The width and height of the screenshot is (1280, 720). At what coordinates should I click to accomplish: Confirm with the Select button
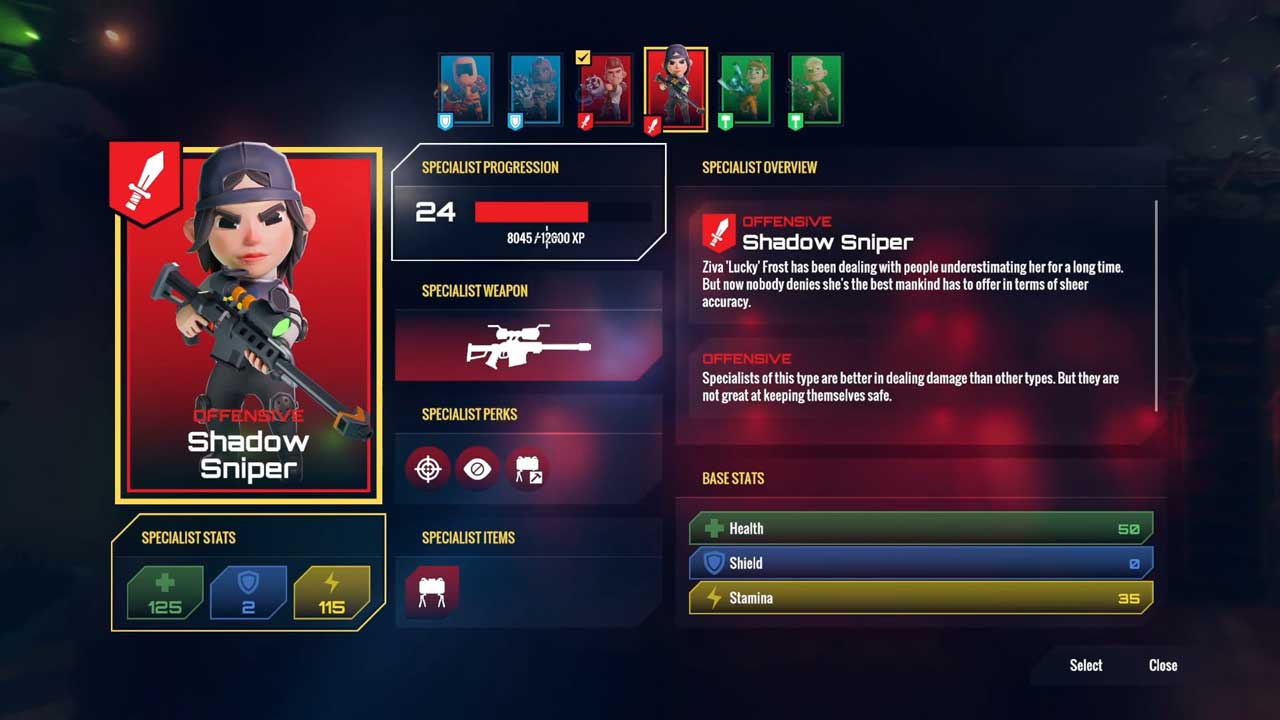[x=1086, y=665]
